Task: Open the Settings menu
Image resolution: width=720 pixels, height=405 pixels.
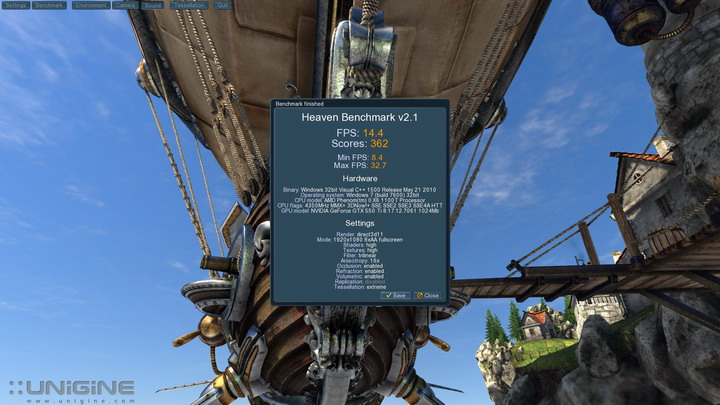Action: pos(15,5)
